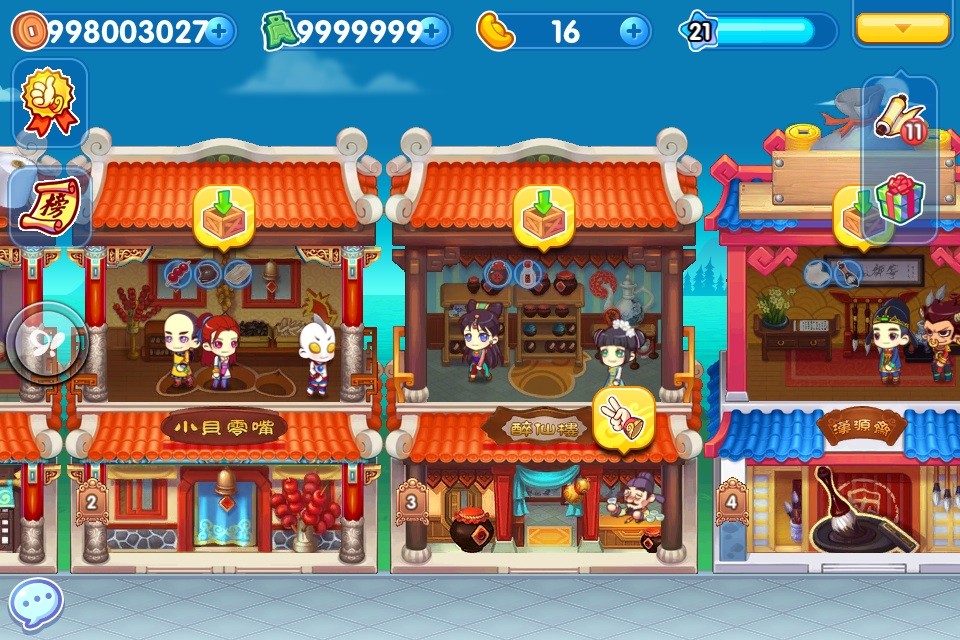Tap the plus button beside green cash
This screenshot has height=640, width=960.
coord(432,32)
